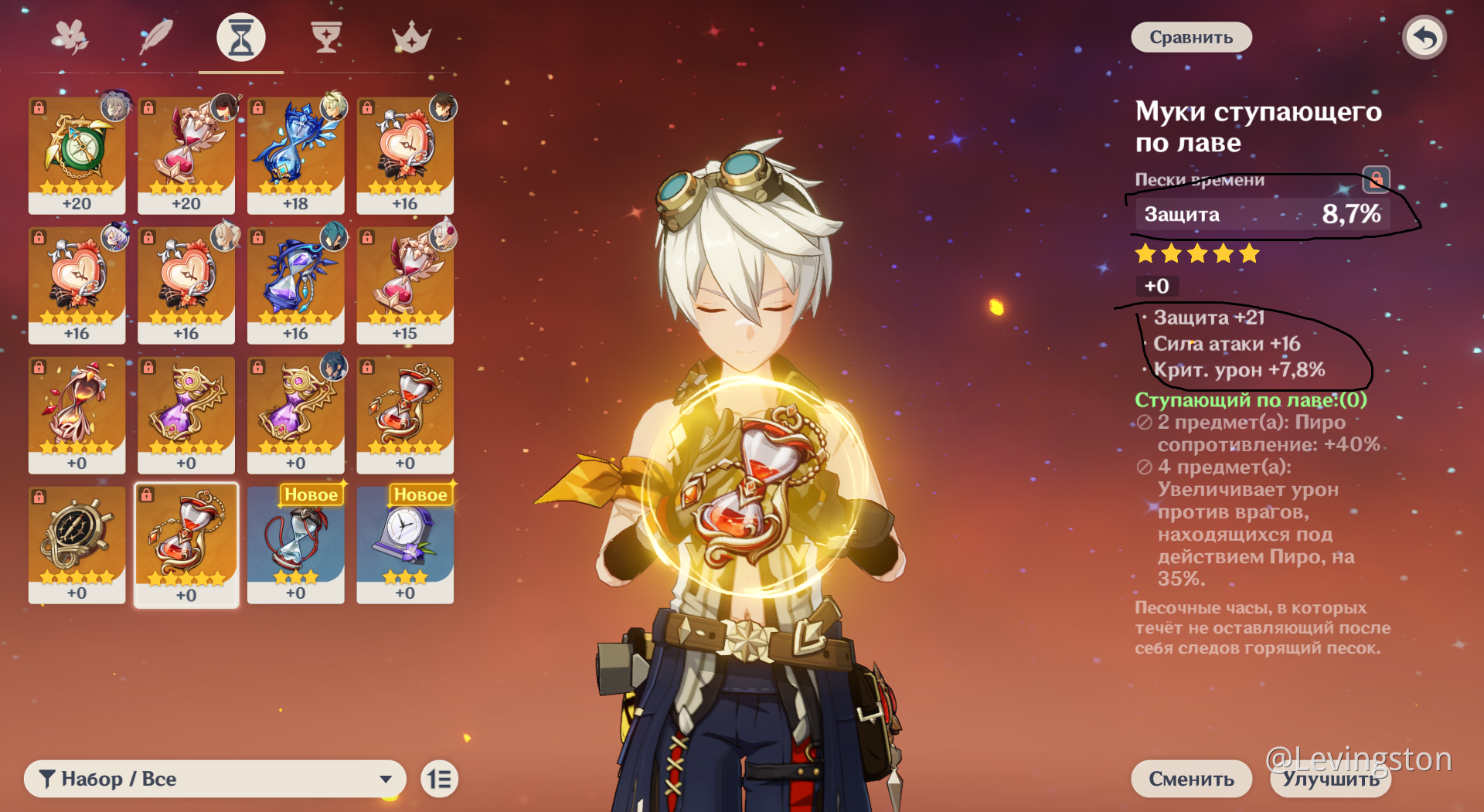Show the circlet crown tab
The height and width of the screenshot is (812, 1484).
[x=410, y=37]
